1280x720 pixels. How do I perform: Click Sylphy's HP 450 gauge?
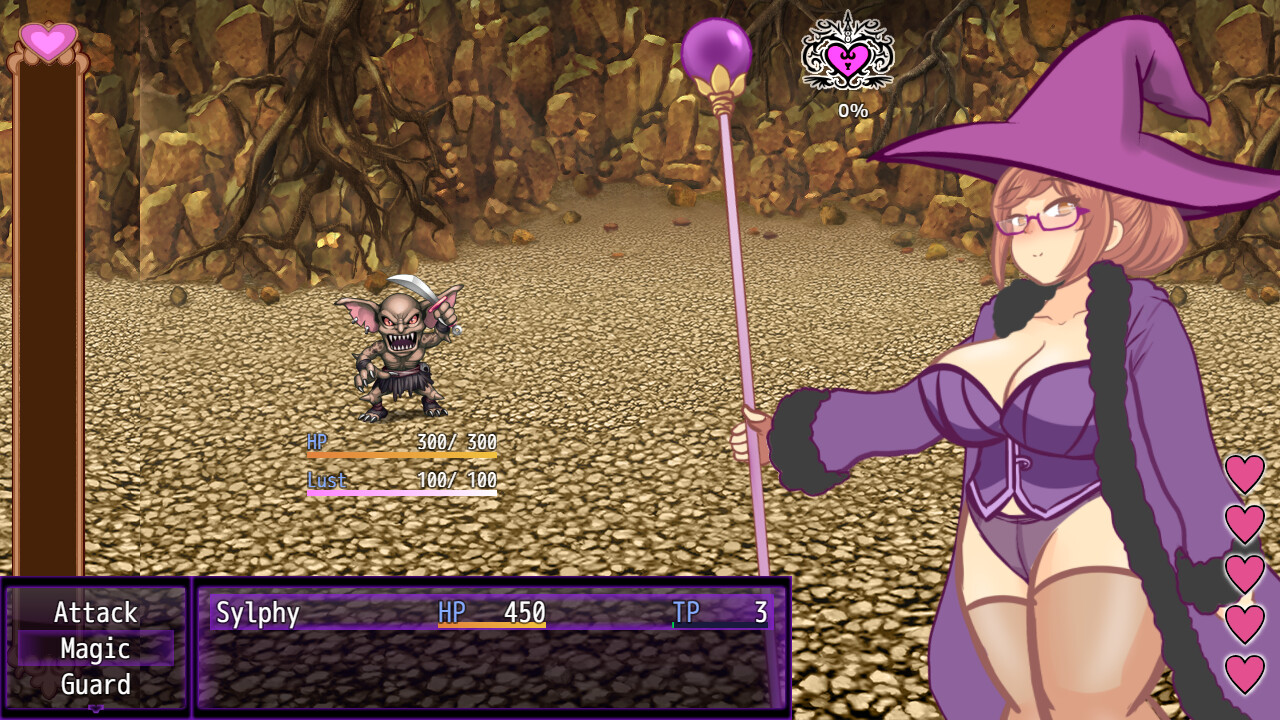coord(495,614)
